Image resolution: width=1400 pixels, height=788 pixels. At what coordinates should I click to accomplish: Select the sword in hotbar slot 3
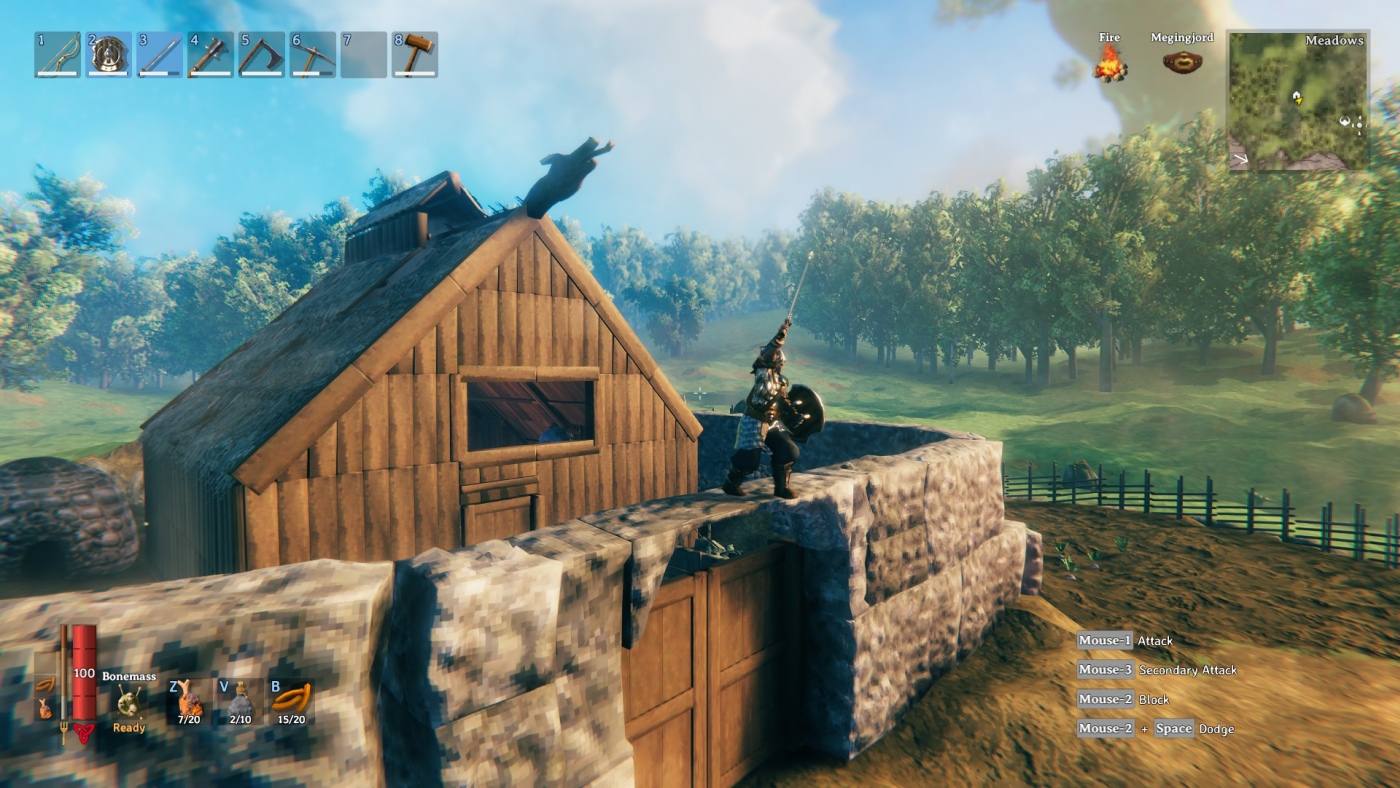point(161,55)
